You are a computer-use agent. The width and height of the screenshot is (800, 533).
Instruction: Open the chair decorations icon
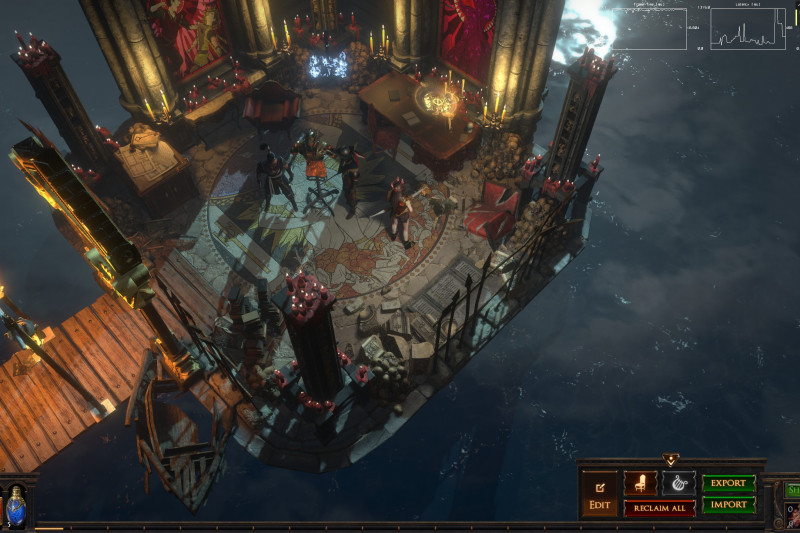click(640, 483)
